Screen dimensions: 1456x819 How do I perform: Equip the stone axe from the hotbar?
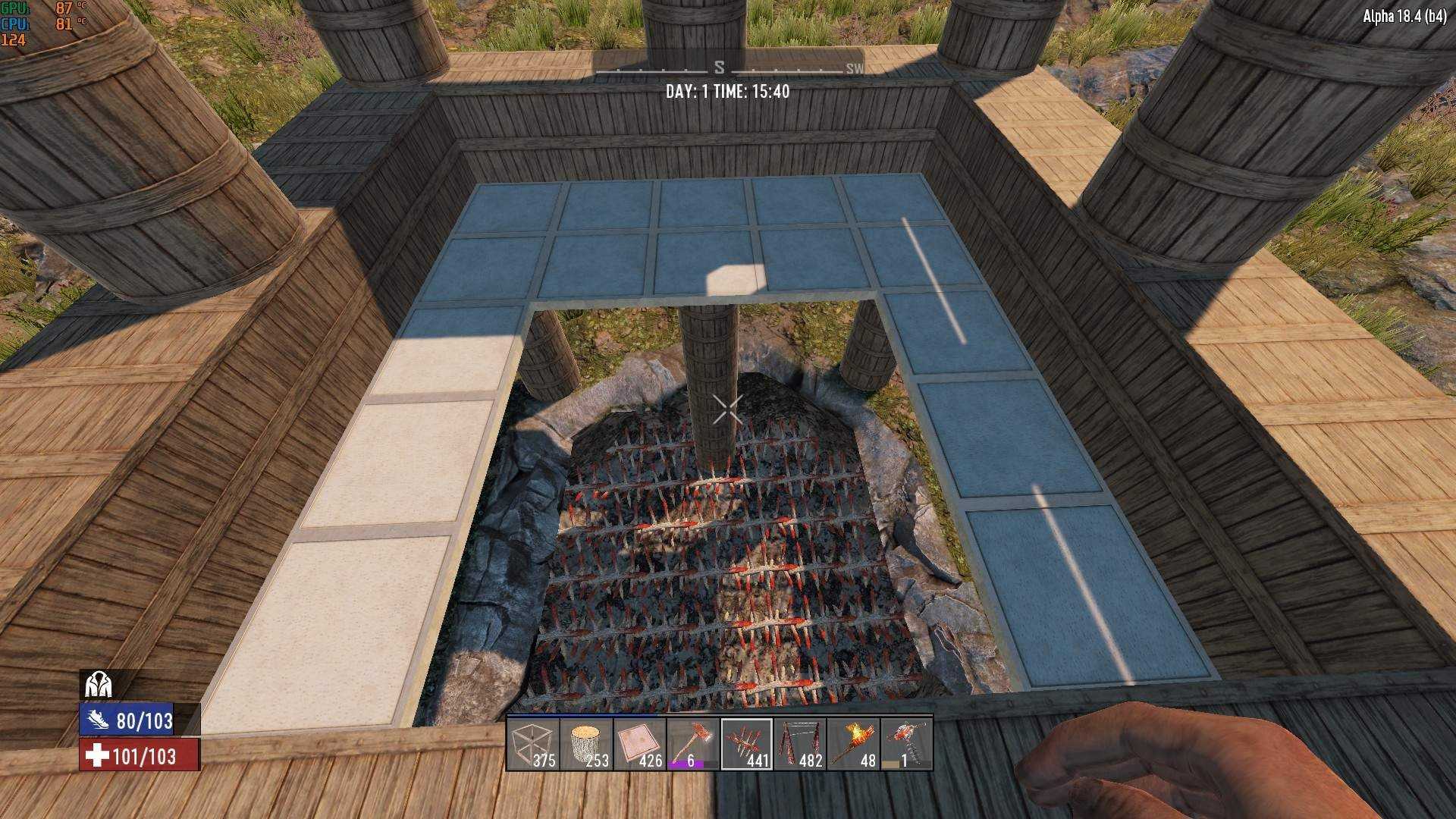(692, 745)
